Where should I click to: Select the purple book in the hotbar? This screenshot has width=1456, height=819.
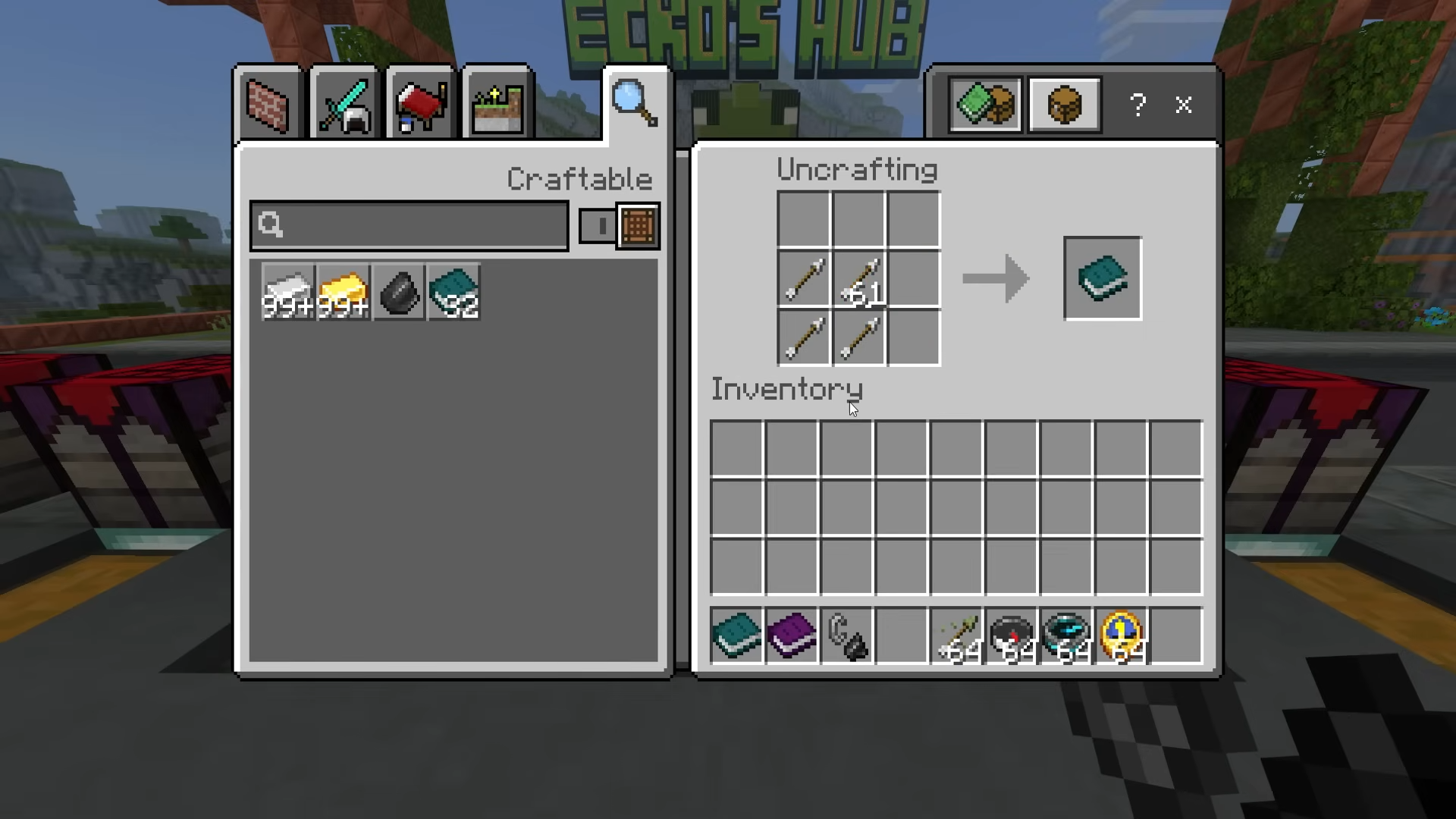tap(792, 635)
